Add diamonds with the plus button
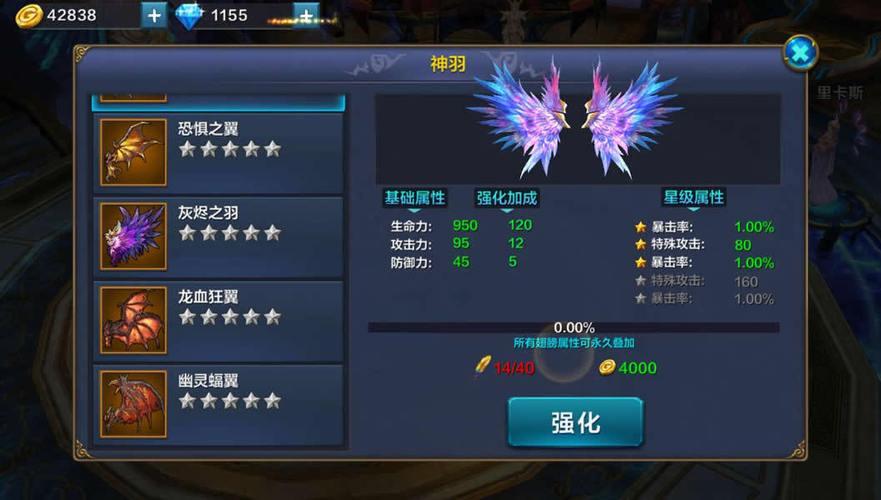This screenshot has height=500, width=881. coord(306,15)
